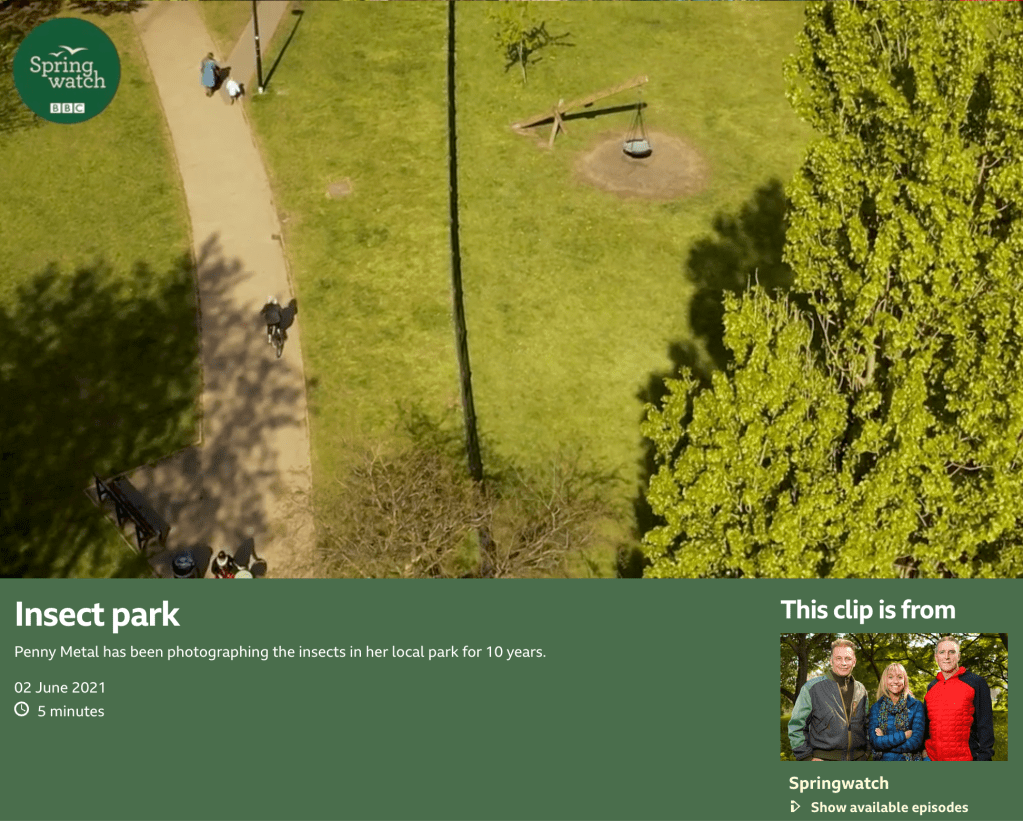Follow the Springwatch programme title link
The width and height of the screenshot is (1023, 821).
pos(838,783)
